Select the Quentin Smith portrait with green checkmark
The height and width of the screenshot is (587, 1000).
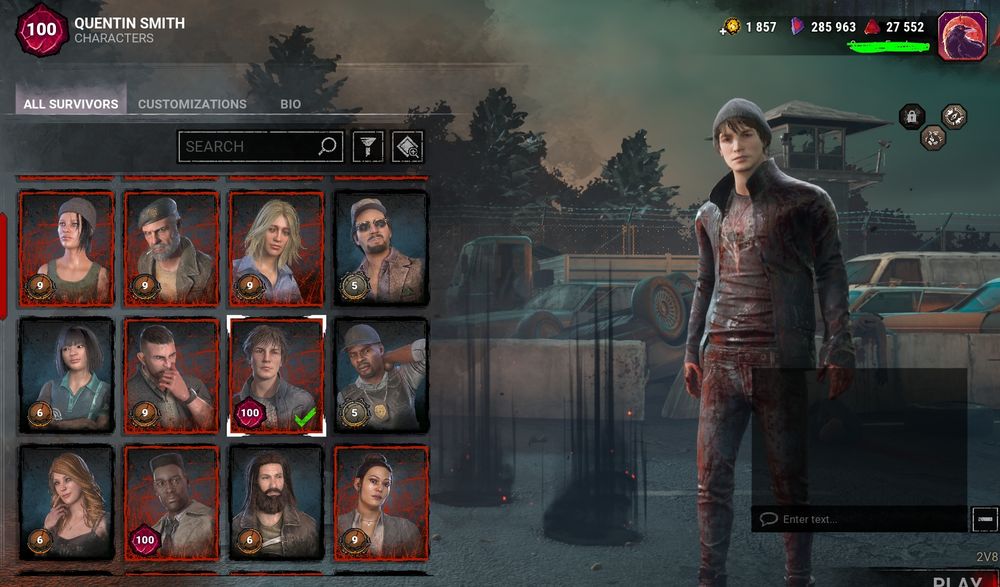pos(276,375)
